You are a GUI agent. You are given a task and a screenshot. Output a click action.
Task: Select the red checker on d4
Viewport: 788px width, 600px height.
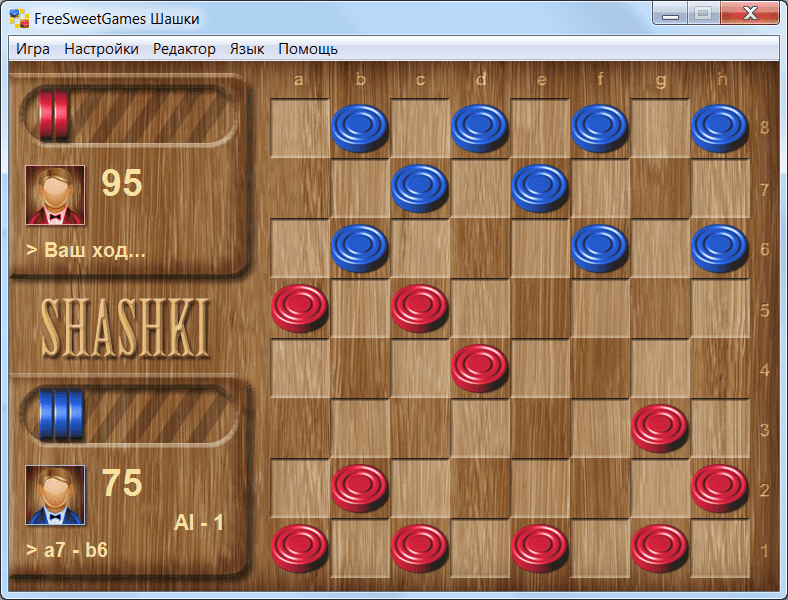[480, 367]
